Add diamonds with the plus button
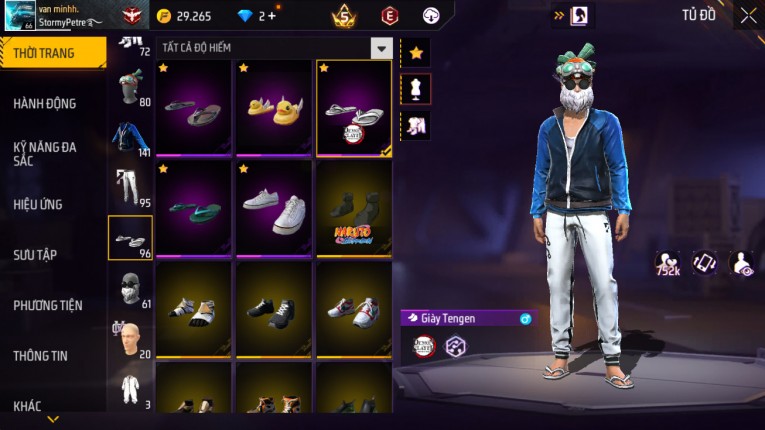 pyautogui.click(x=272, y=16)
